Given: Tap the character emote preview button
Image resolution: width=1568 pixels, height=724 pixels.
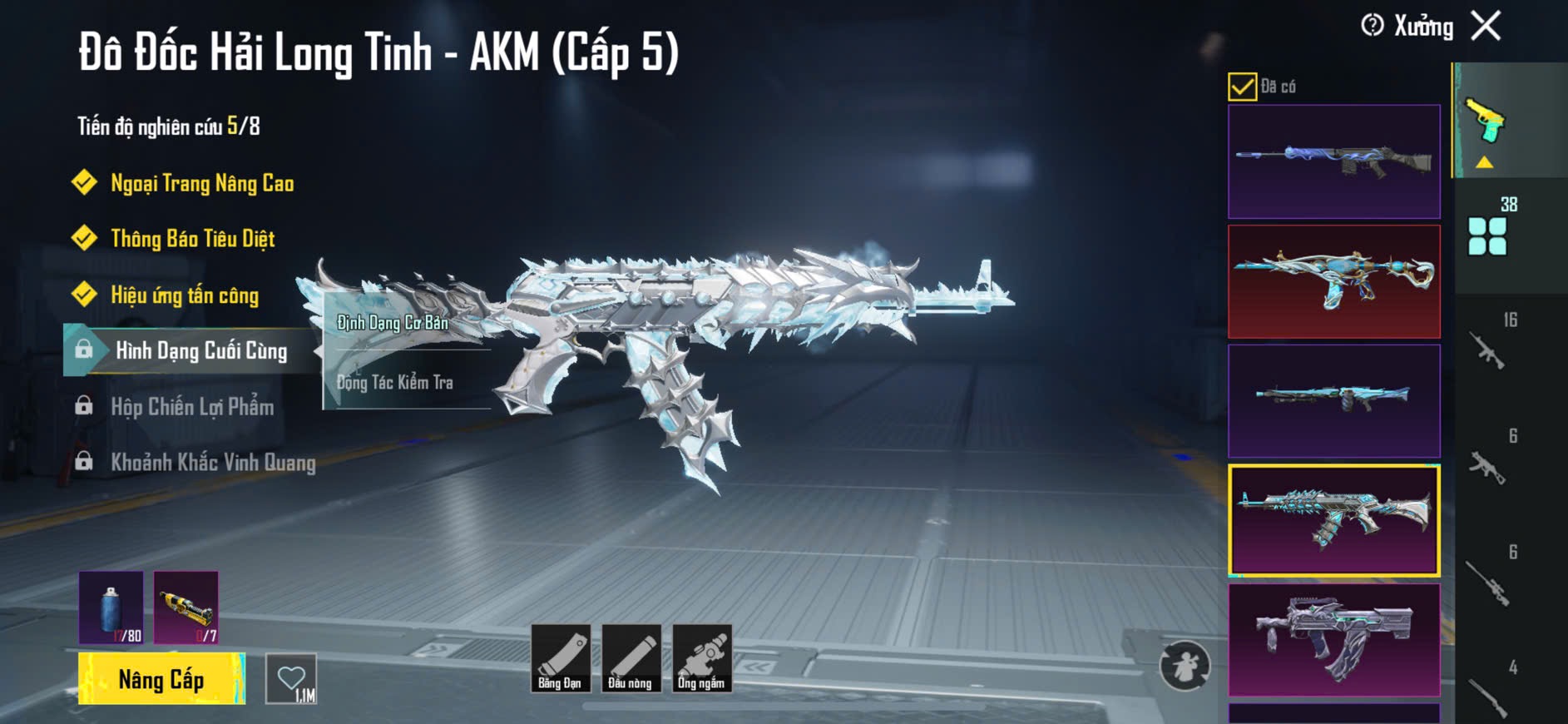Looking at the screenshot, I should tap(1185, 666).
